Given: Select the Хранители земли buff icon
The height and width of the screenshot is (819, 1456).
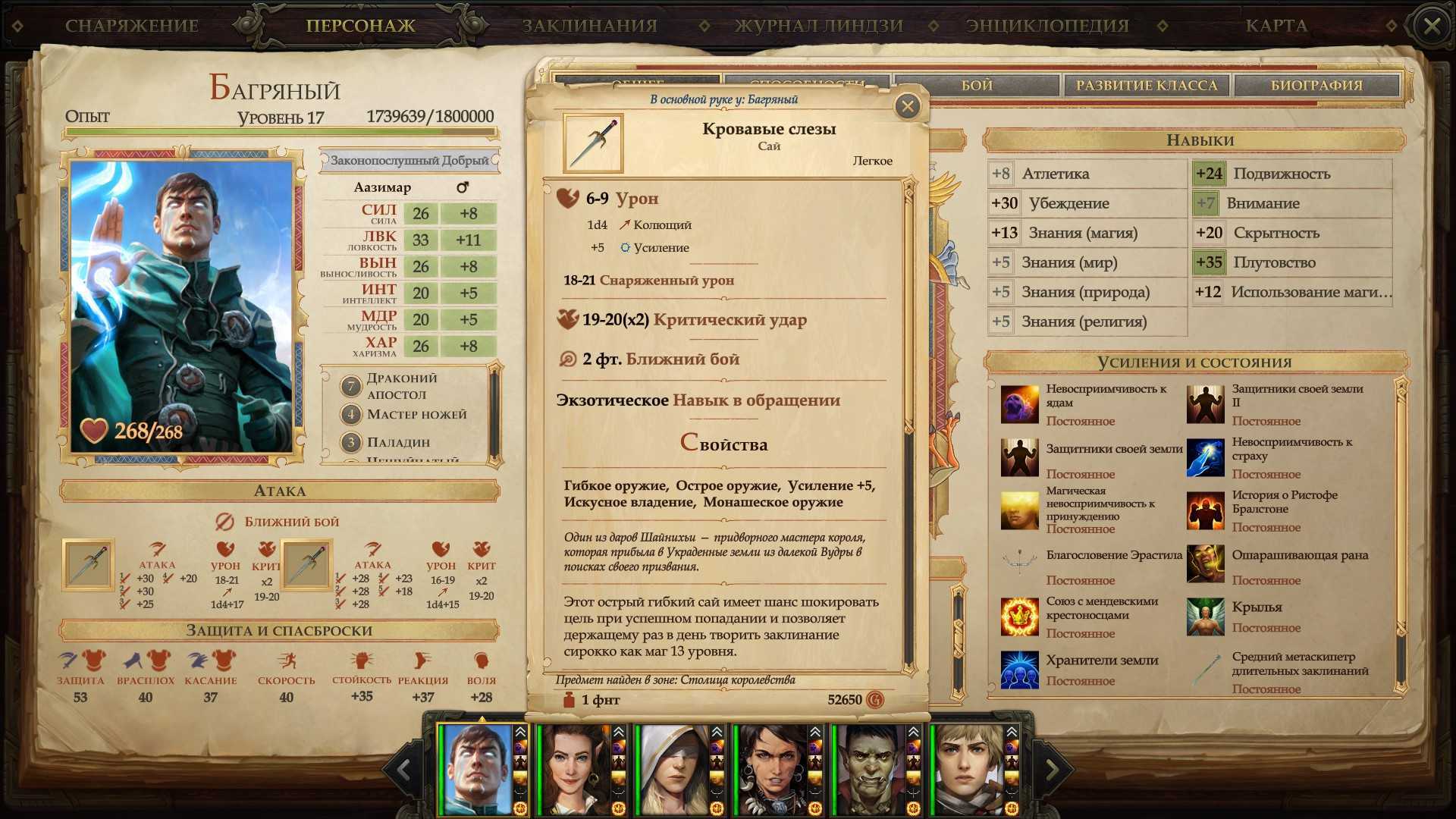Looking at the screenshot, I should 1019,670.
